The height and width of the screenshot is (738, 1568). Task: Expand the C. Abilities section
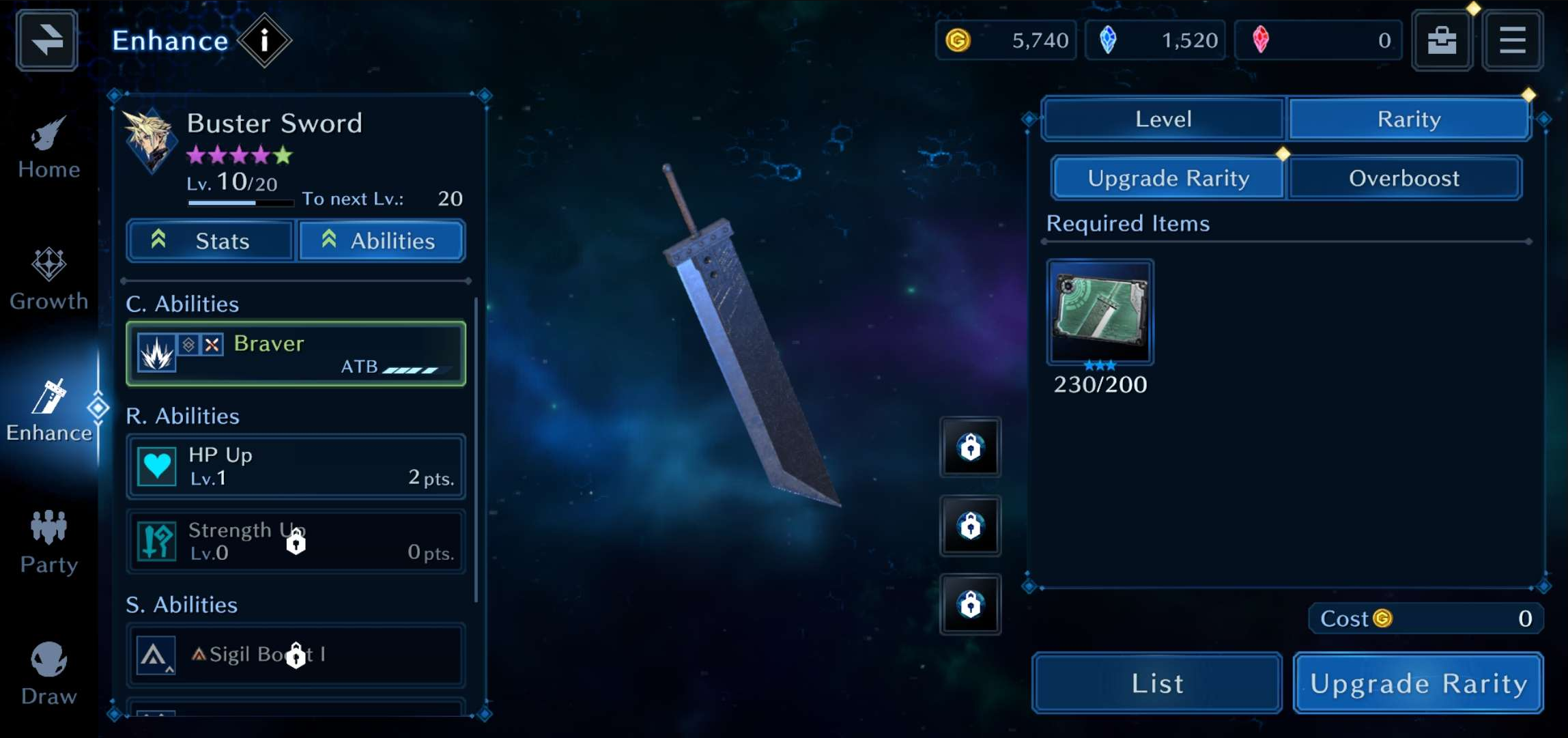(x=183, y=303)
